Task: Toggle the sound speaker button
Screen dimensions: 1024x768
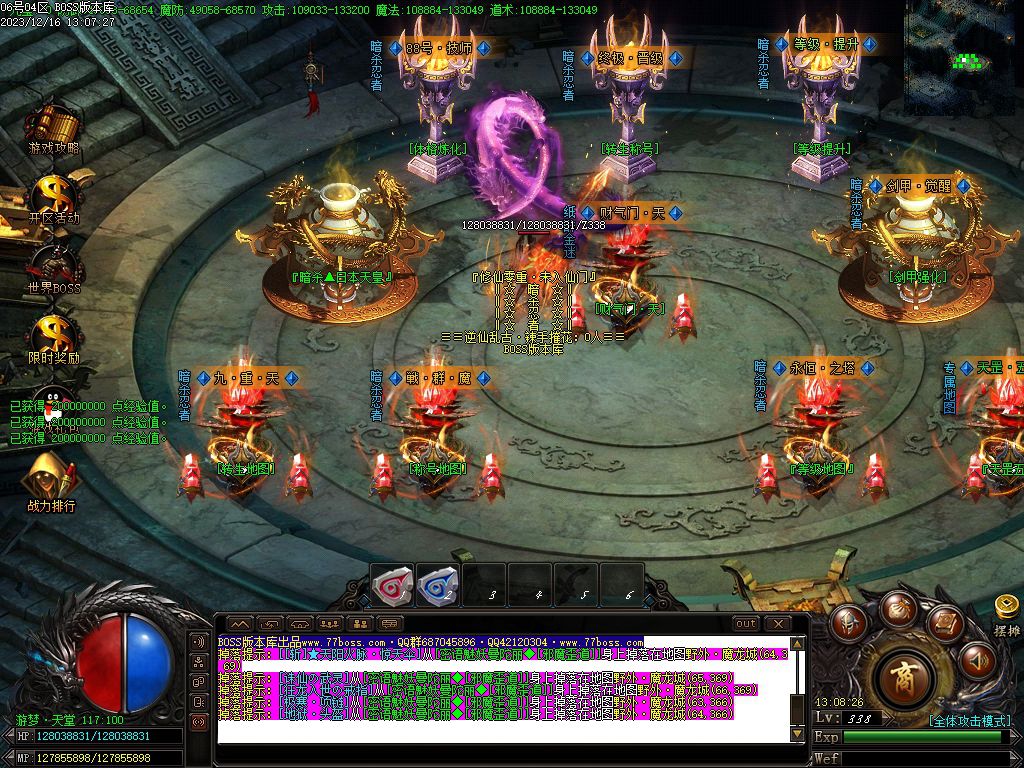Action: [x=978, y=660]
